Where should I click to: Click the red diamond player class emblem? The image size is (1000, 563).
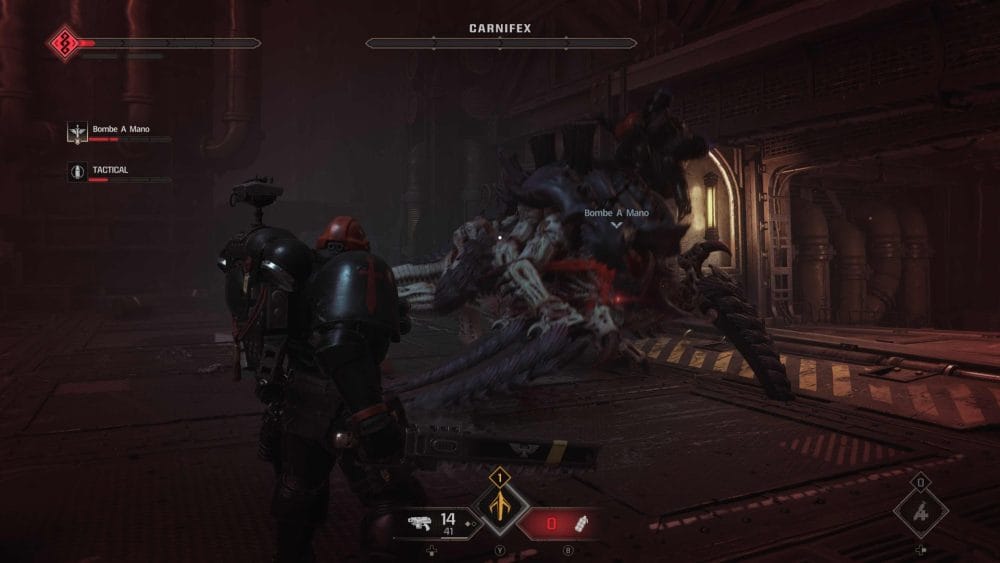click(x=65, y=43)
